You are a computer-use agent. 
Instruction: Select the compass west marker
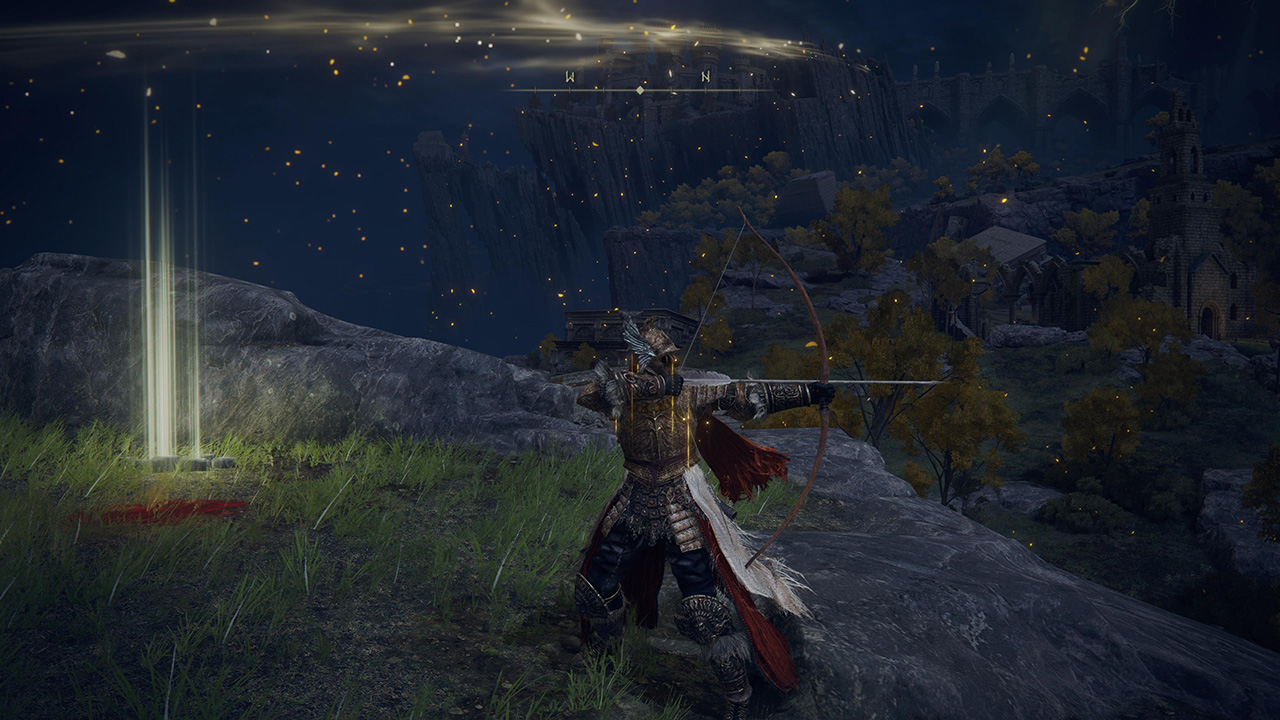coord(569,76)
